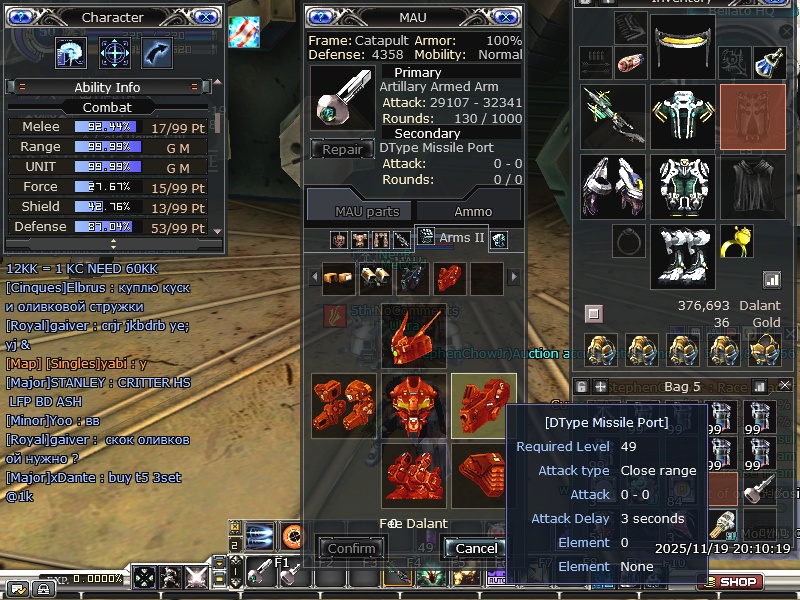This screenshot has width=800, height=600.
Task: Switch to the MAU parts tab
Action: click(x=367, y=211)
